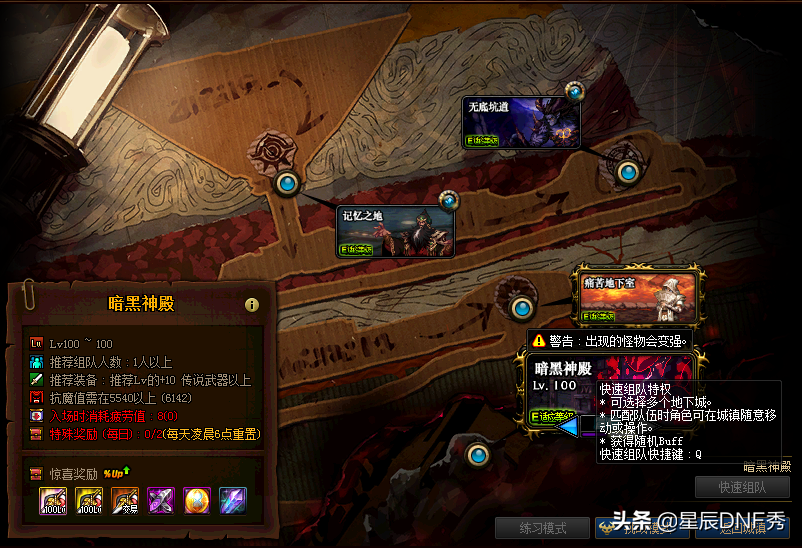
Task: Click the 快速组队 quick party button
Action: pyautogui.click(x=742, y=487)
